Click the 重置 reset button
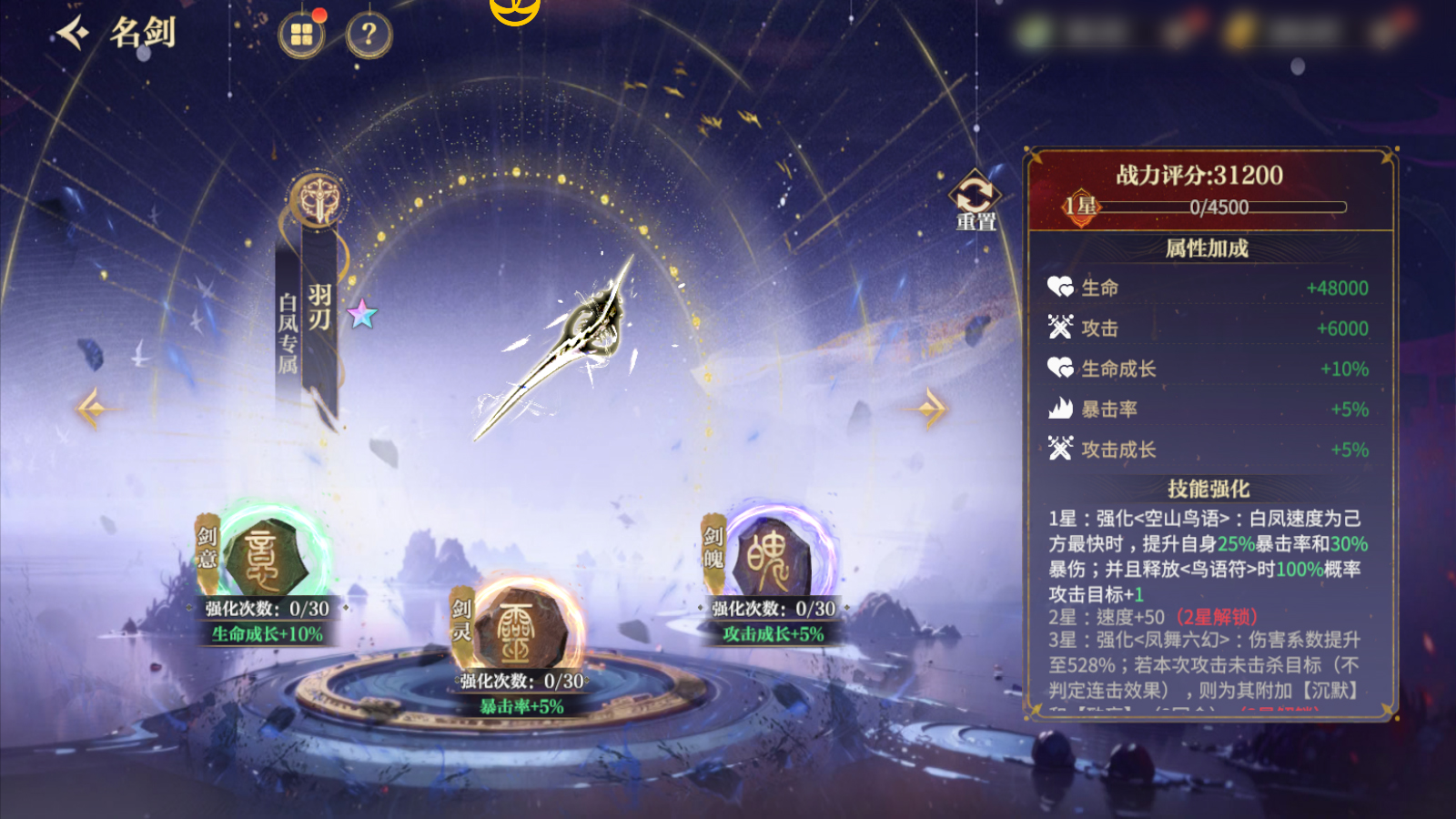 (x=975, y=199)
